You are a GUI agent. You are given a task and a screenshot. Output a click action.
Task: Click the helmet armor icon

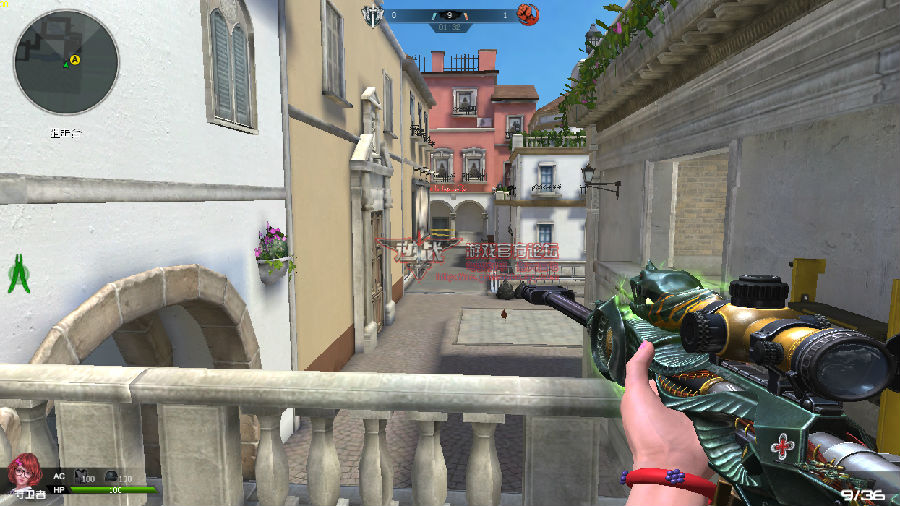111,478
